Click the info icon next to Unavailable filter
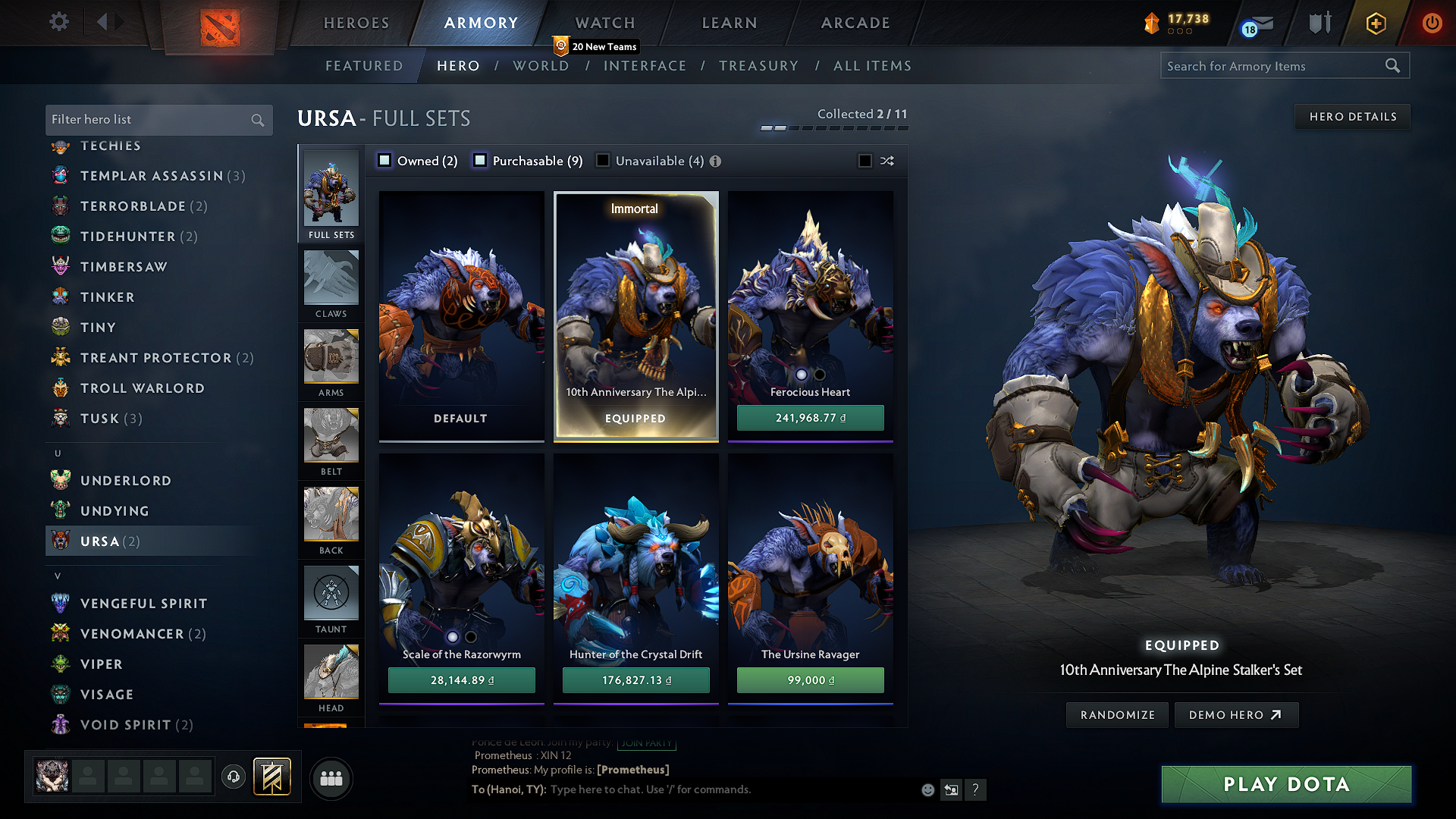 [714, 161]
